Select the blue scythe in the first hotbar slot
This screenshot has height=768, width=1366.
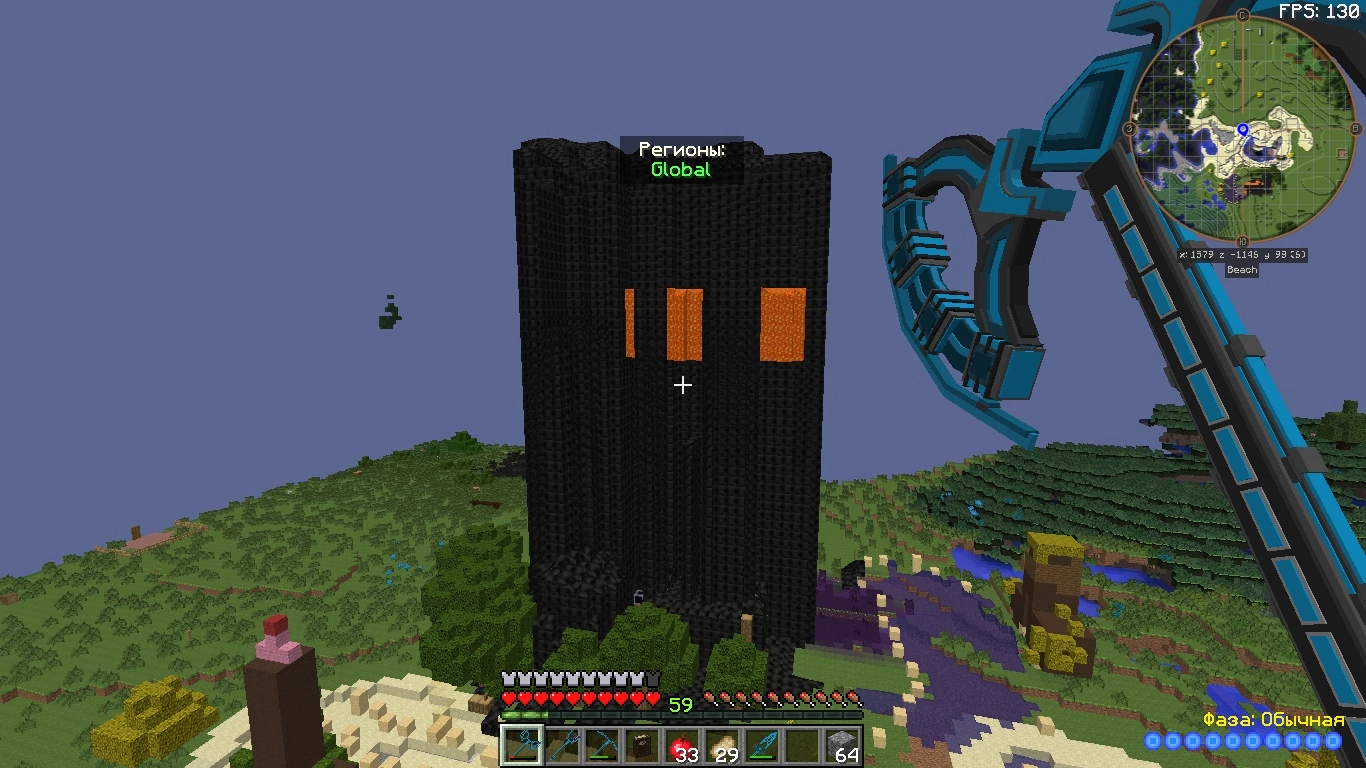tap(522, 745)
